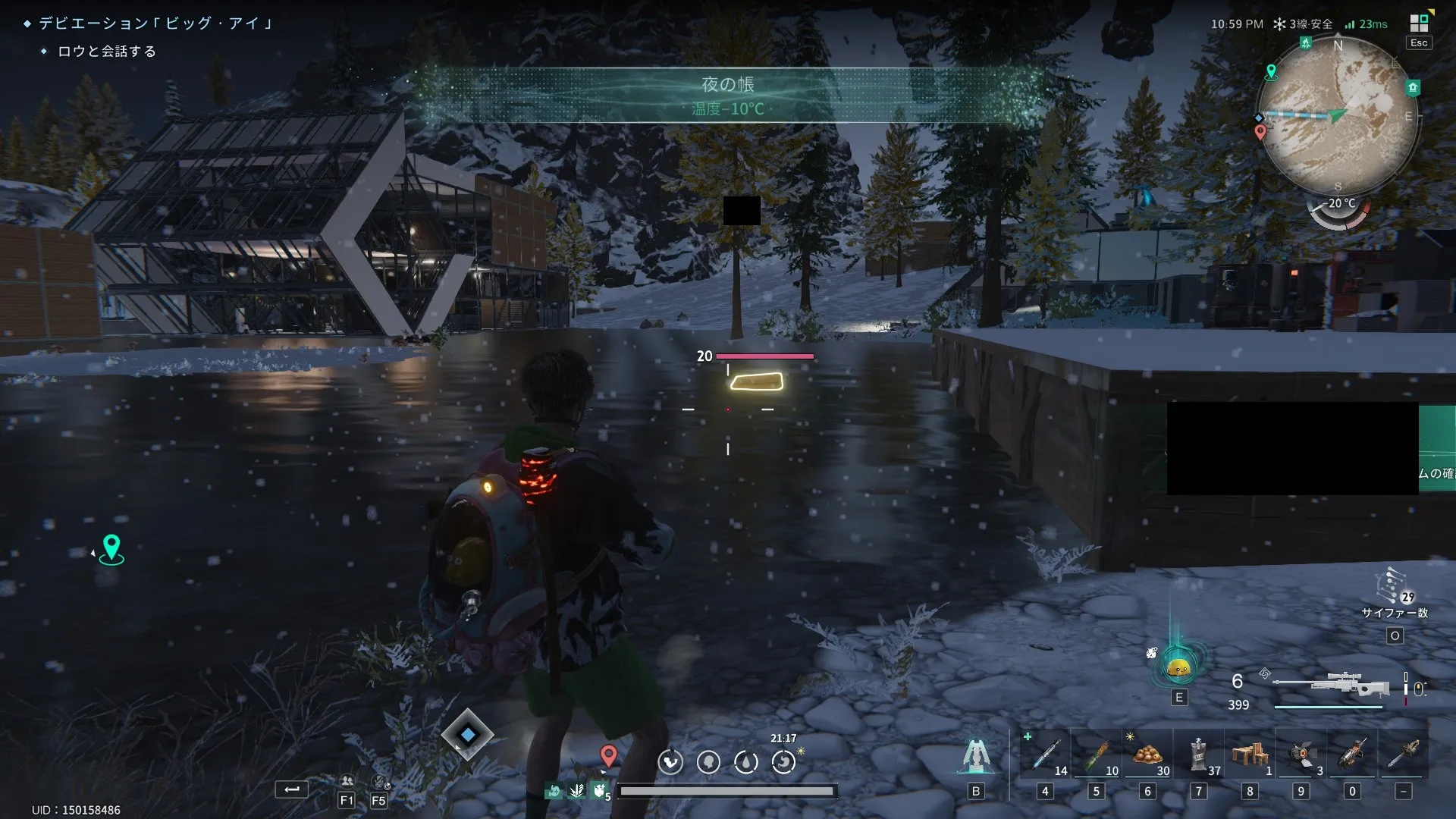Select the grey pouch slot with 37
Screen dimensions: 1456x819
coord(1198,755)
